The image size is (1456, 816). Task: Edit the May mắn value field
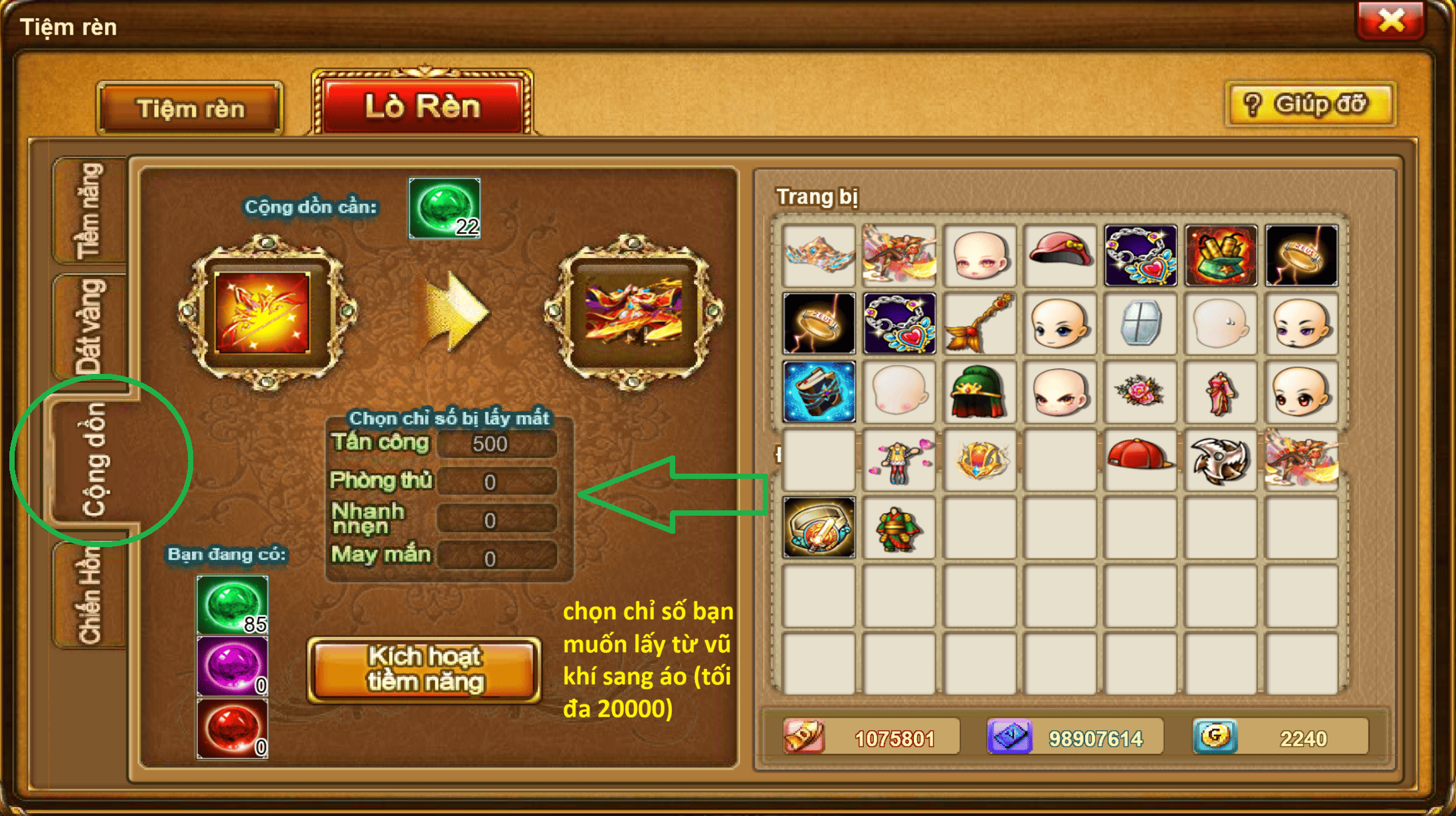(x=496, y=558)
